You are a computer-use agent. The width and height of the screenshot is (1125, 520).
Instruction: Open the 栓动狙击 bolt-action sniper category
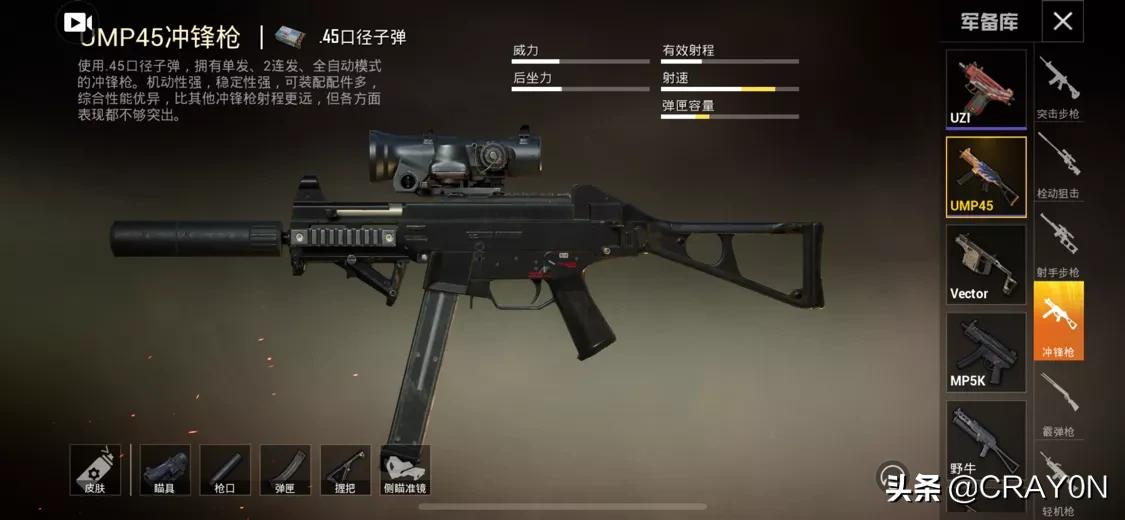point(1058,165)
